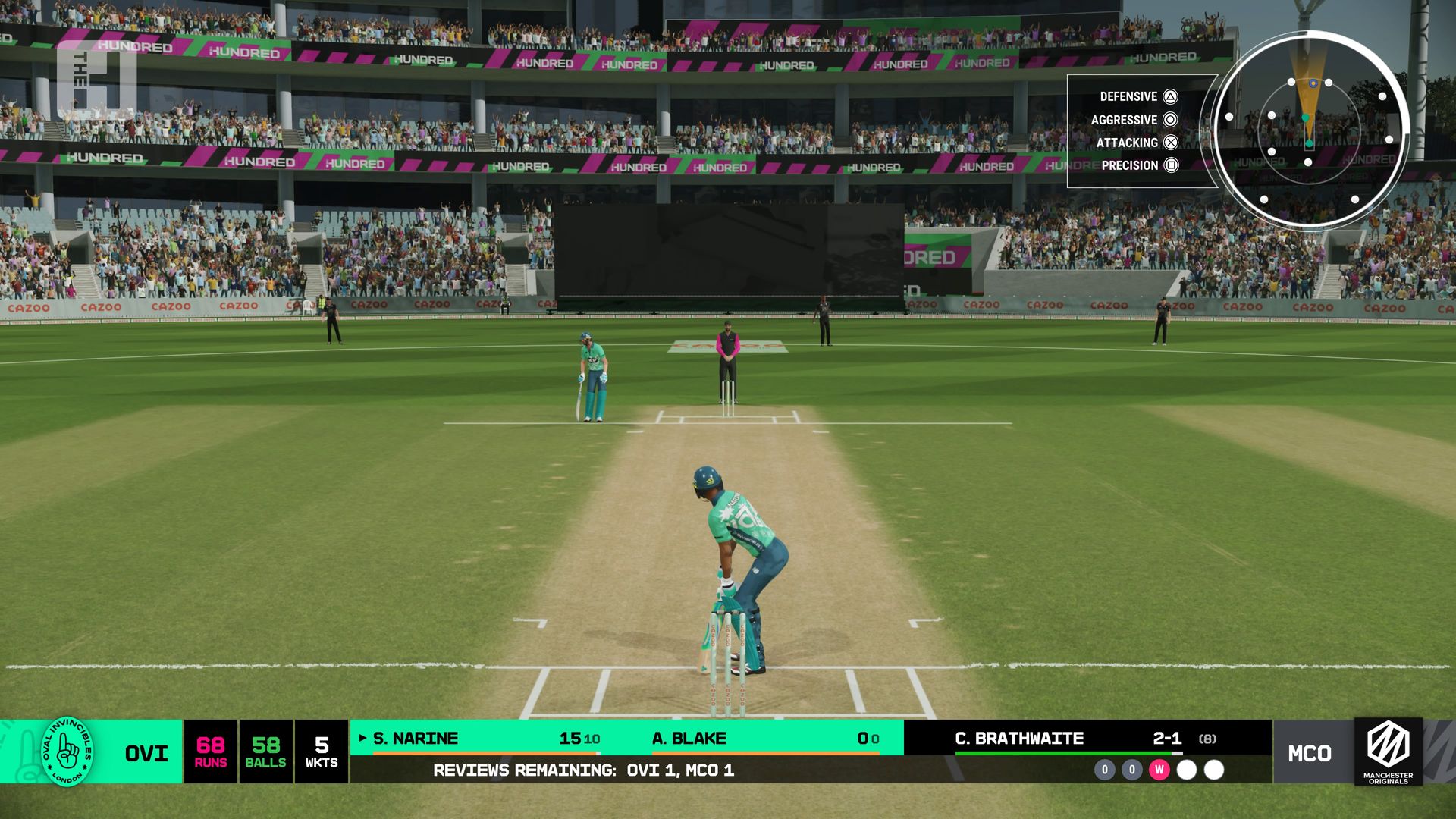Click the wicket W ball indicator
1456x819 pixels.
point(1161,770)
